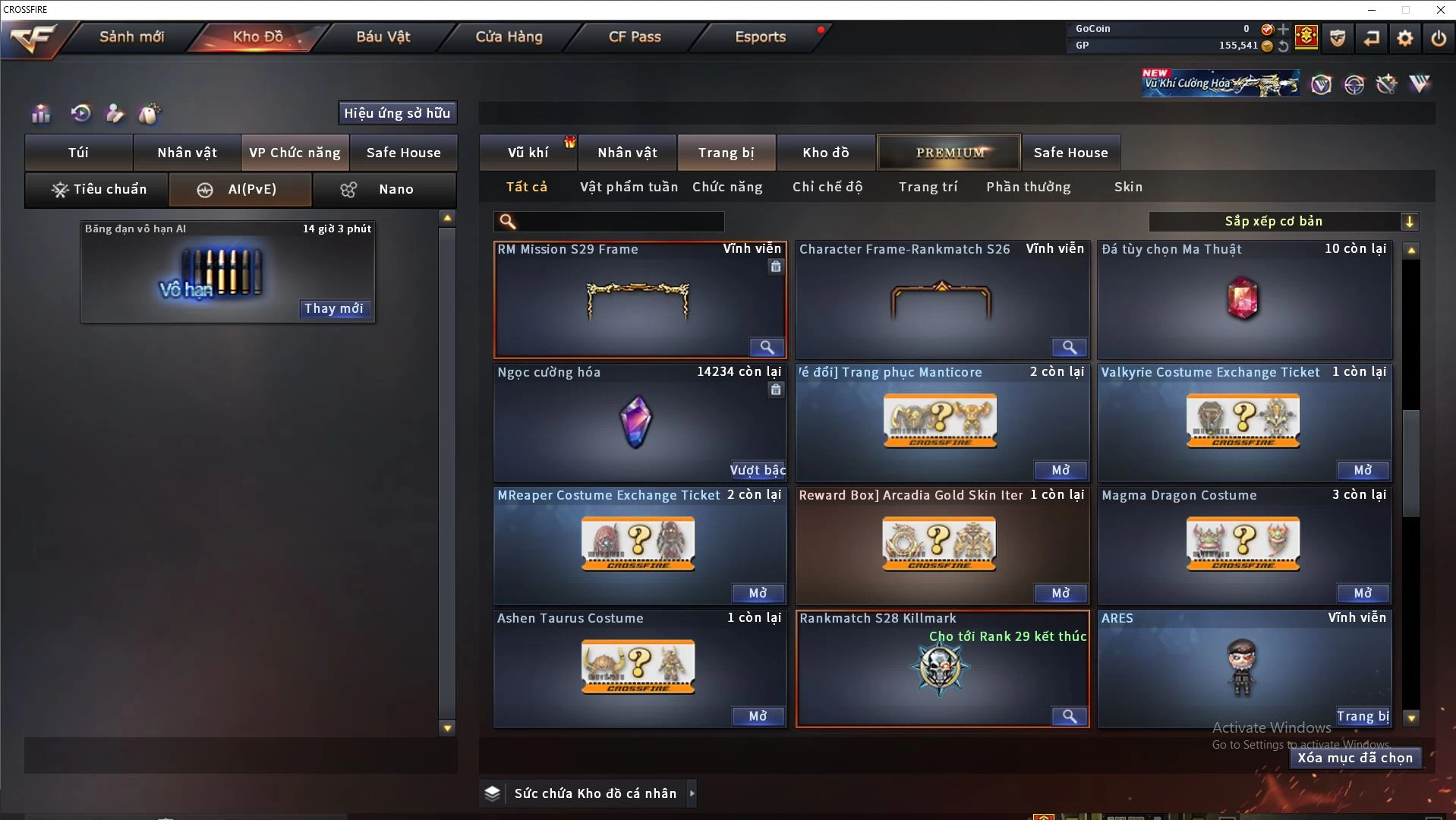Close the CrossFire window
This screenshot has width=1456, height=820.
pos(1440,10)
